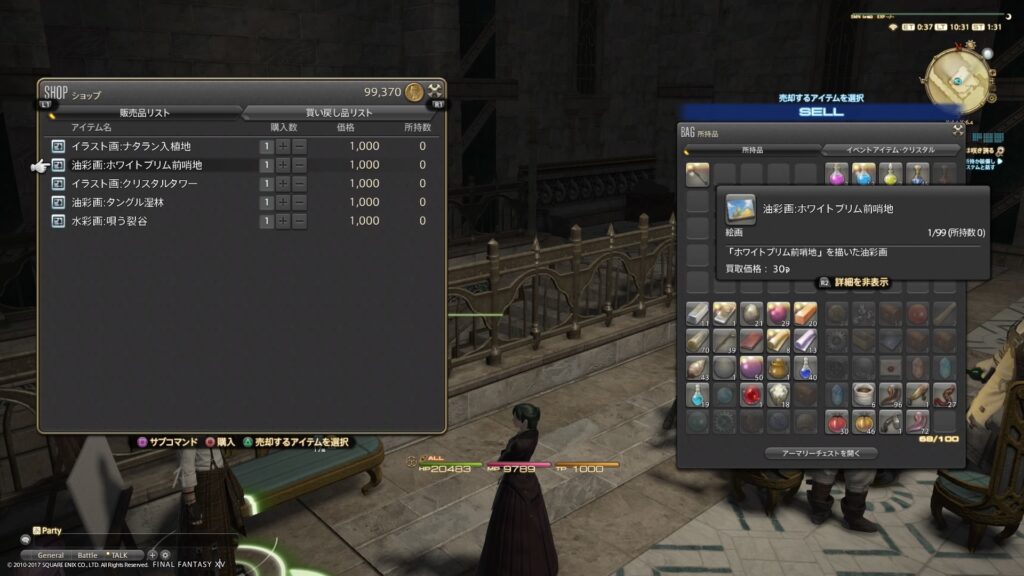Switch to the Battle chat tab

coord(88,555)
